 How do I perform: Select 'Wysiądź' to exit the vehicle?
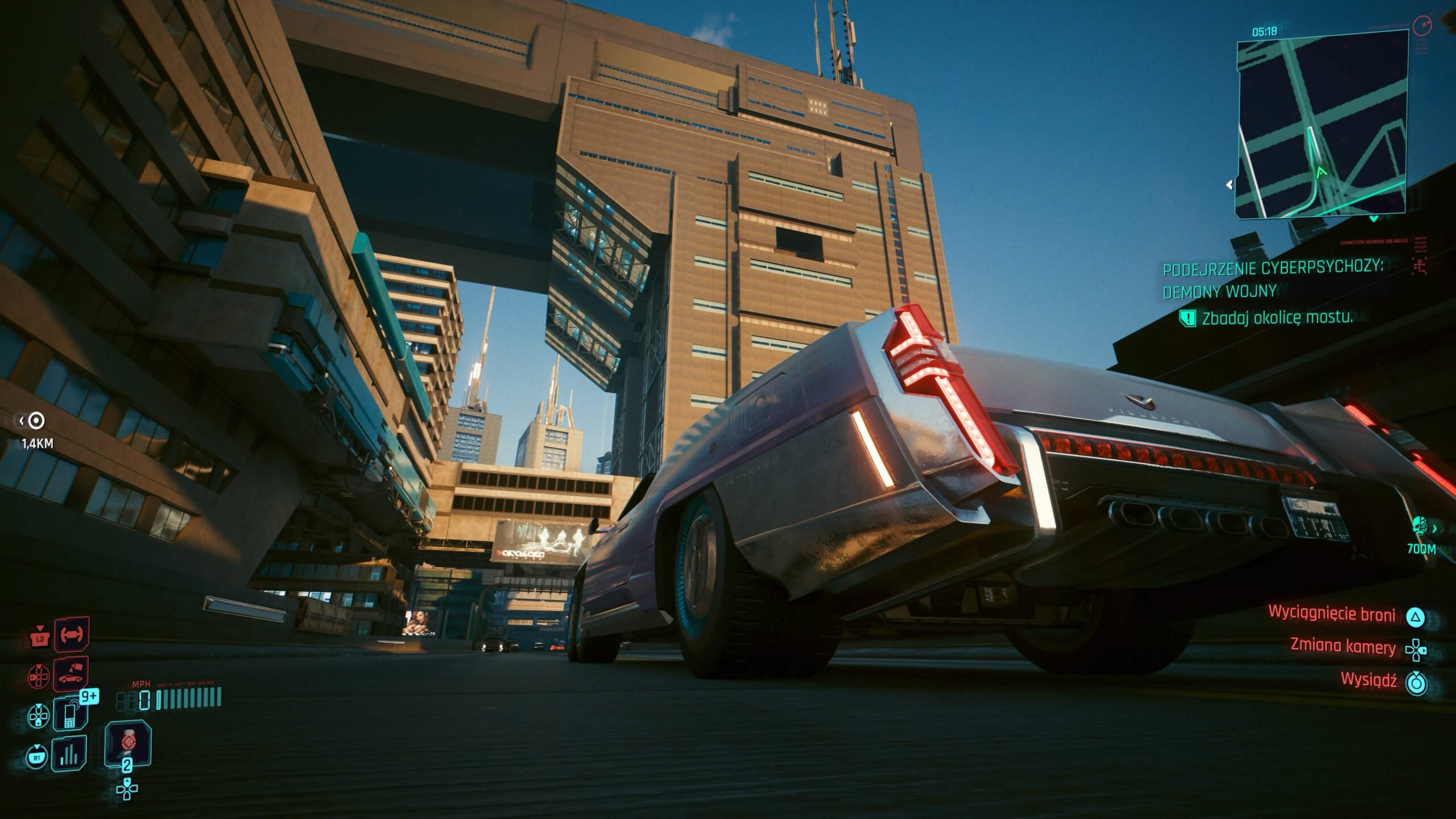pos(1368,680)
